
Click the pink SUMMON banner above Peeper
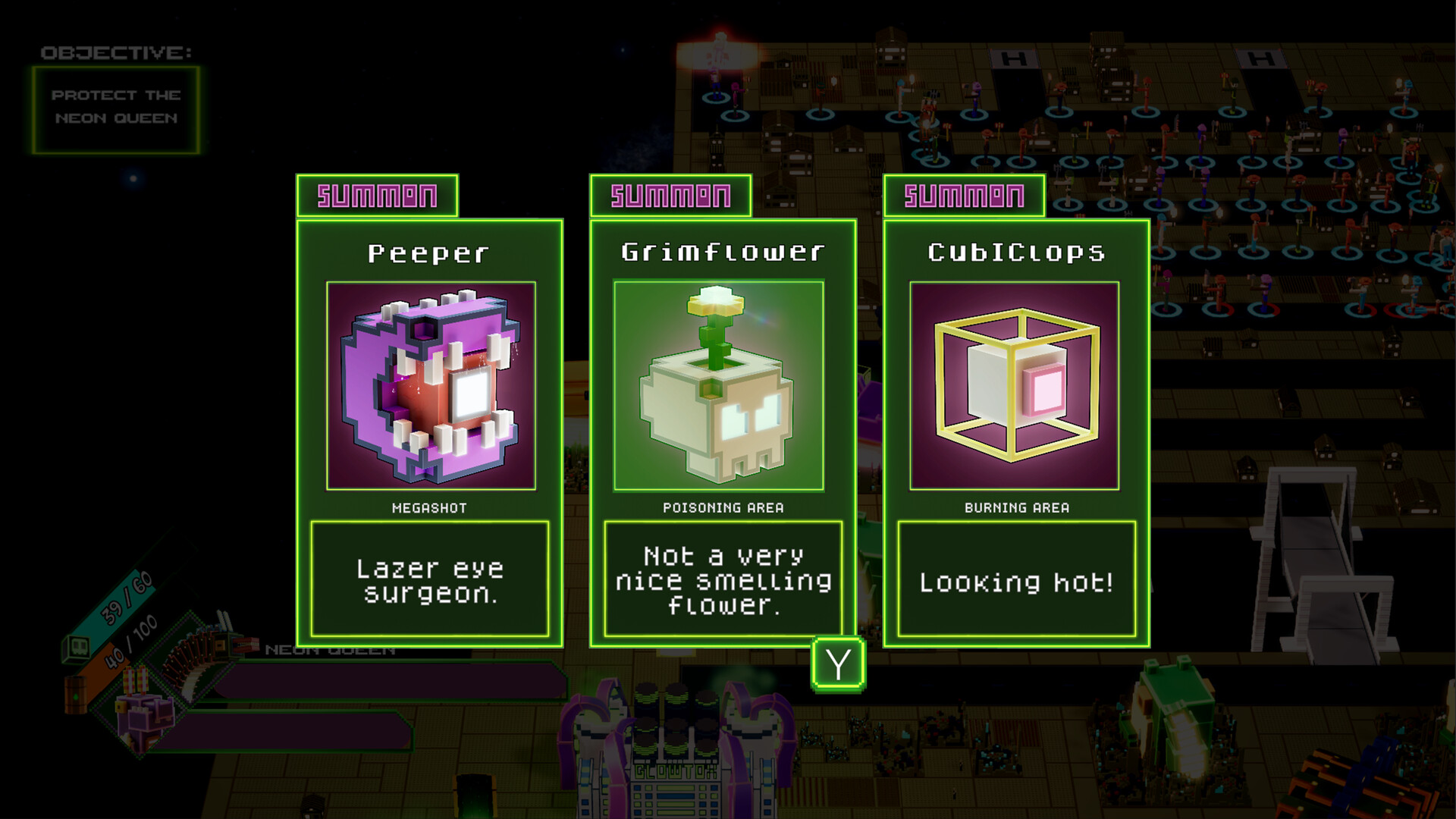377,196
